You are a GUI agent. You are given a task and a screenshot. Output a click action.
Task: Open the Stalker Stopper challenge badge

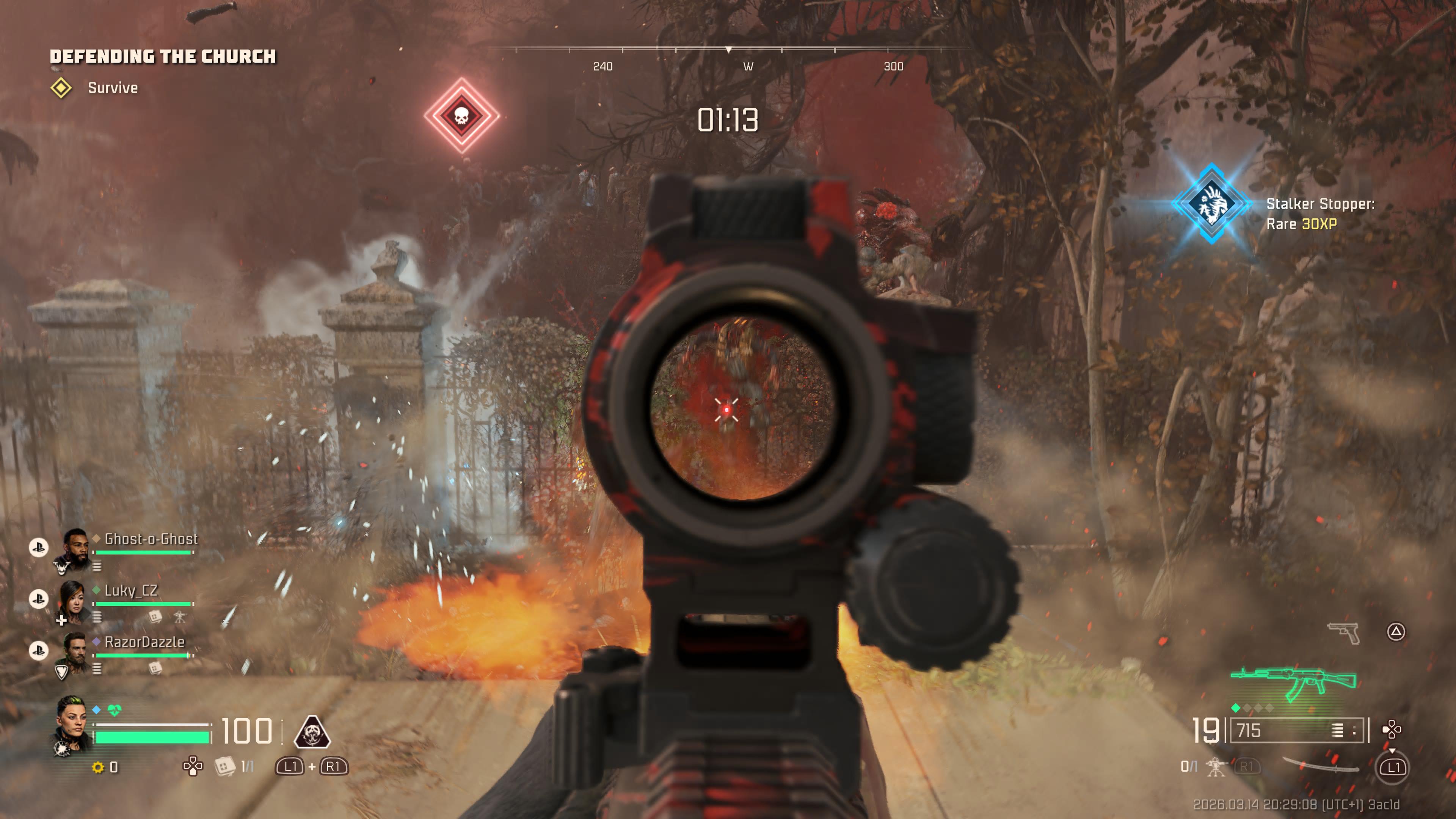pyautogui.click(x=1211, y=204)
